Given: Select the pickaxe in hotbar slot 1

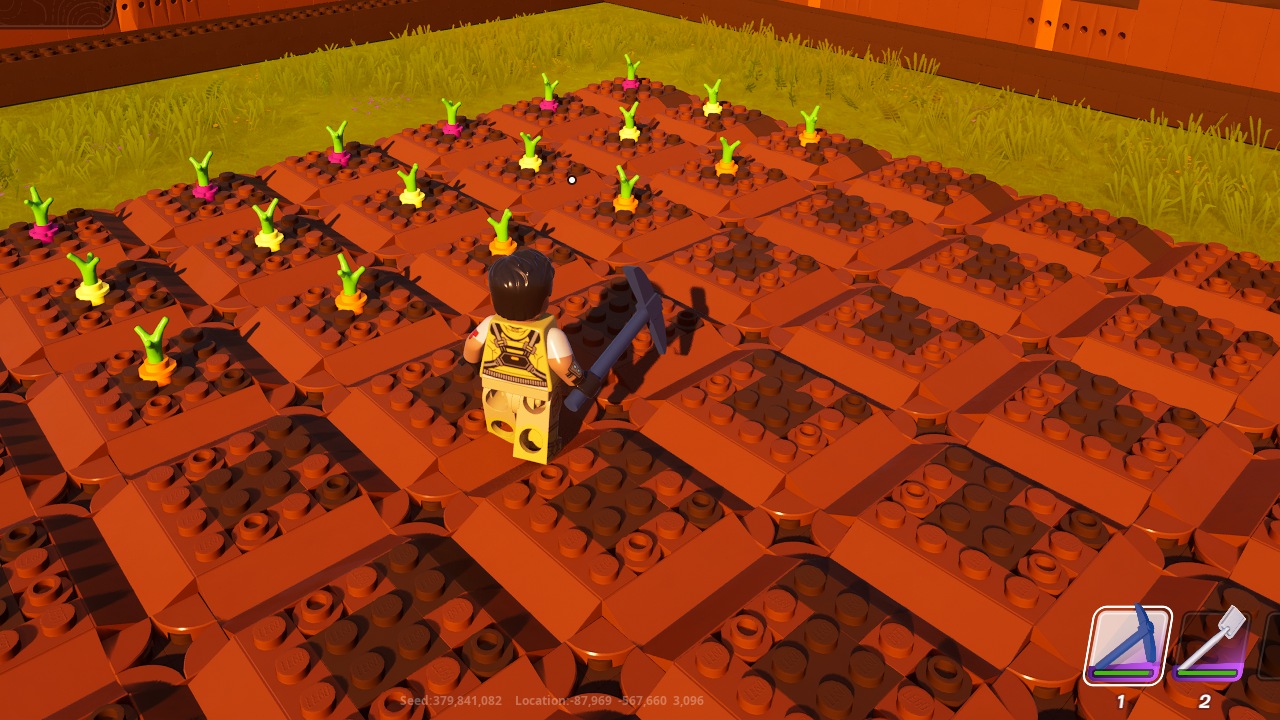Looking at the screenshot, I should tap(1130, 645).
